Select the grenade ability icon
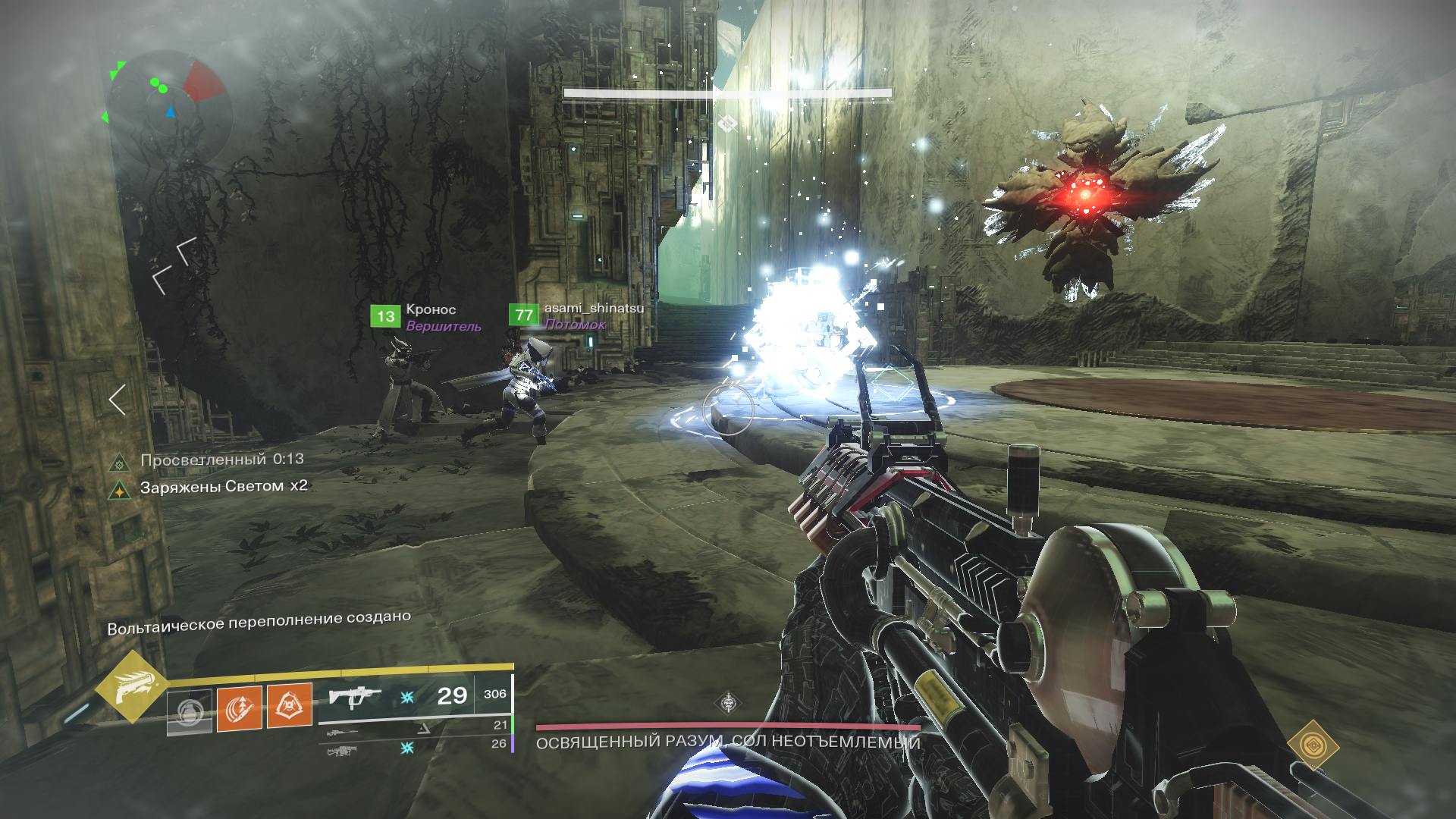Viewport: 1456px width, 819px height. (x=189, y=711)
